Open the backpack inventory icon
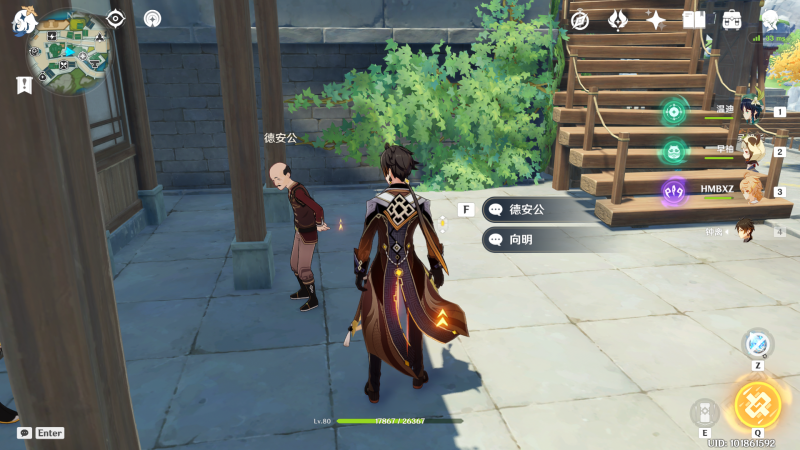This screenshot has width=800, height=450. pyautogui.click(x=732, y=20)
